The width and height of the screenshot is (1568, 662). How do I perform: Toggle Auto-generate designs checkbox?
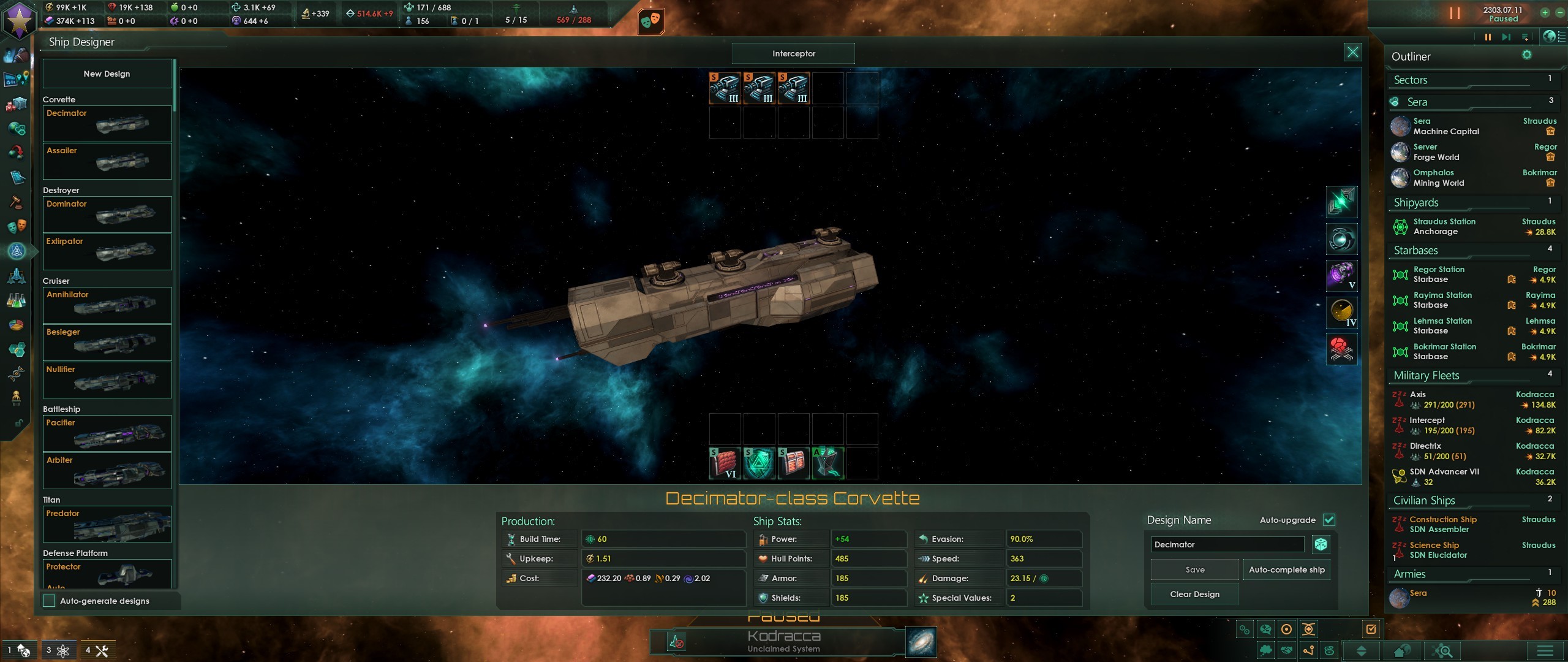tap(50, 601)
